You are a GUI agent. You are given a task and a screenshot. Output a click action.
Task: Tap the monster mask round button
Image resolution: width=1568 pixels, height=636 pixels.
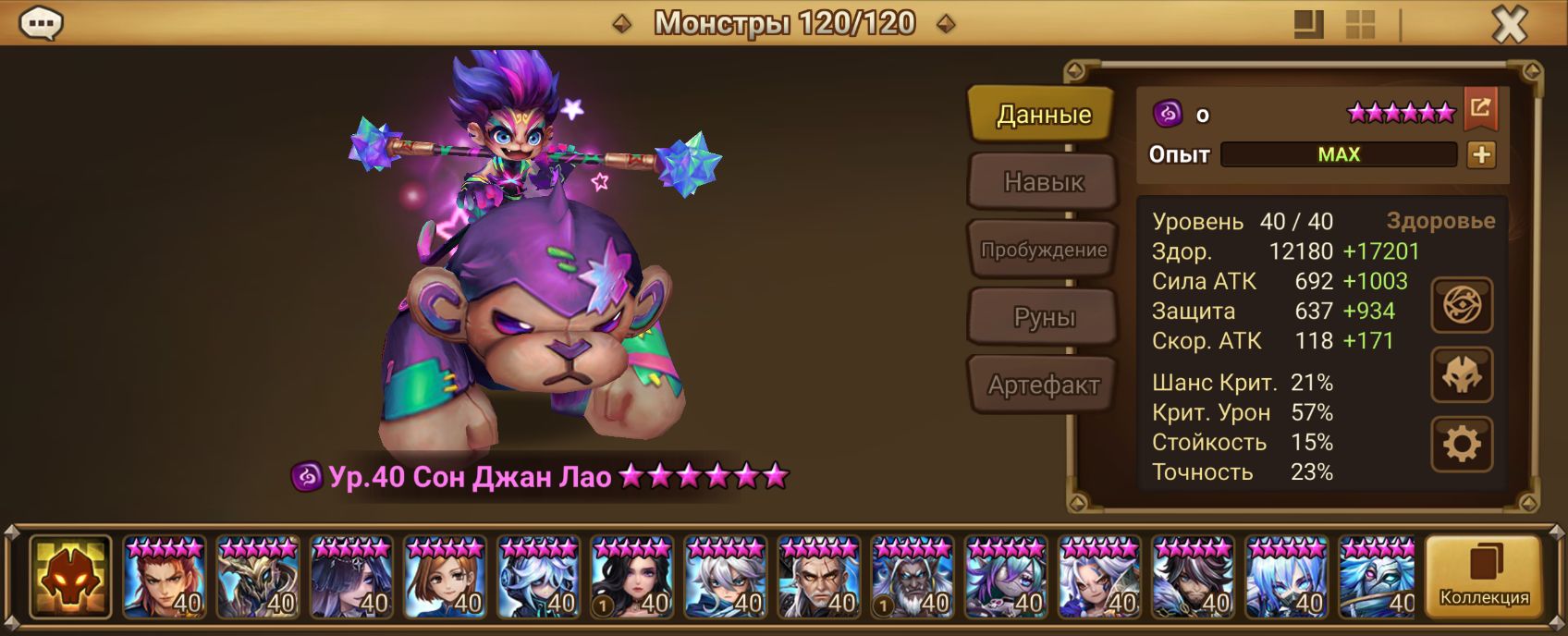[x=1462, y=374]
